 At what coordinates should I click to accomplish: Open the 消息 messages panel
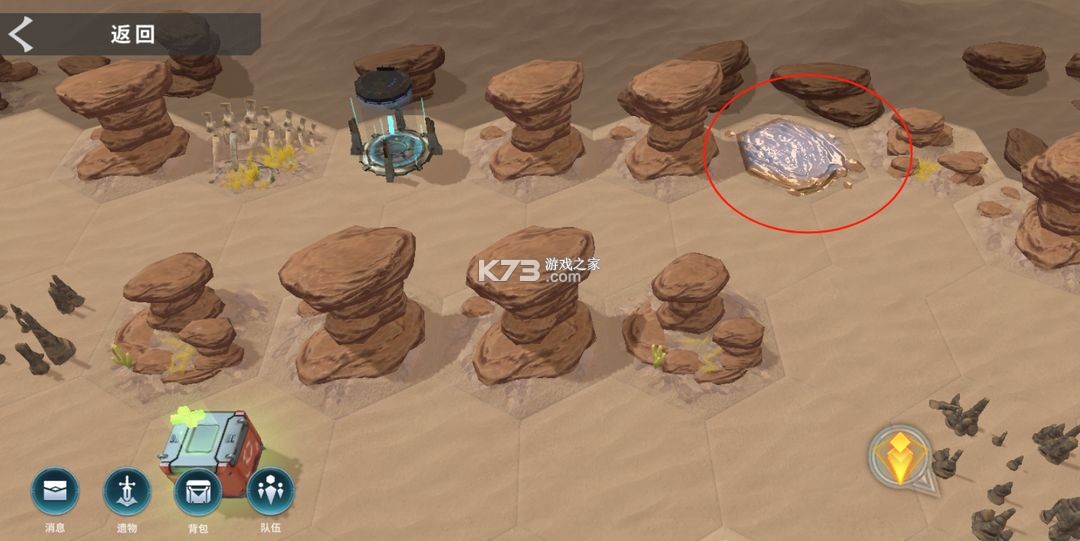point(55,493)
